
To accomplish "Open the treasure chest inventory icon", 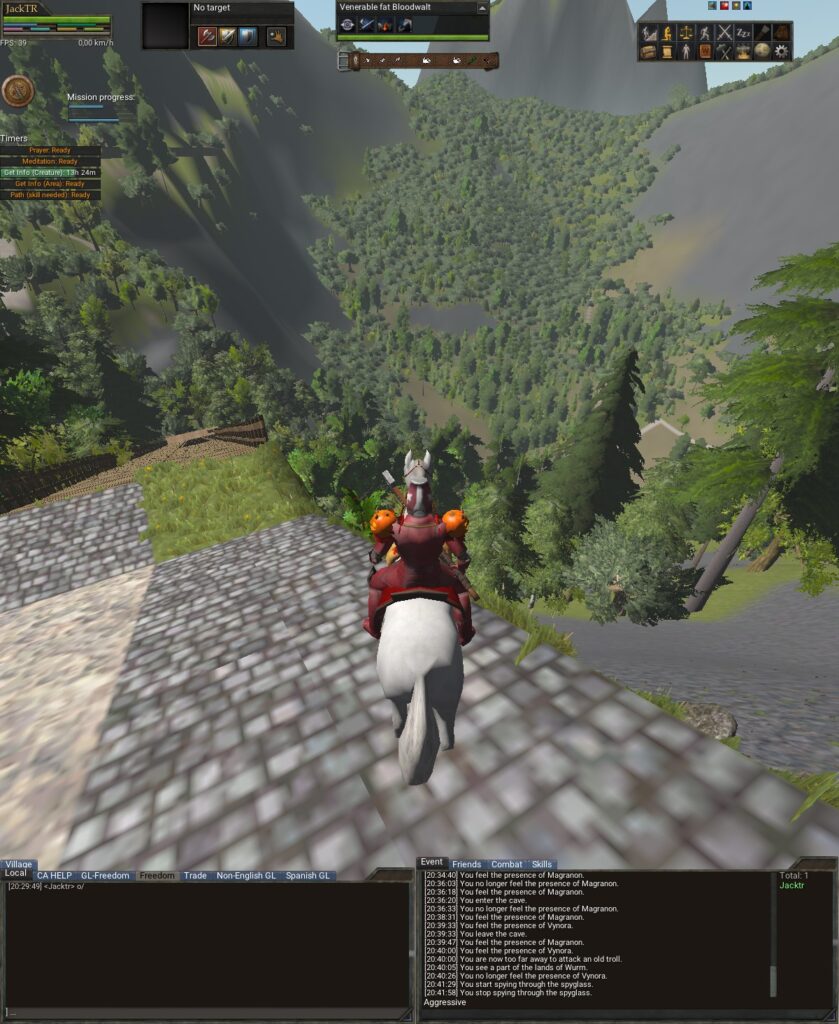I will point(648,51).
